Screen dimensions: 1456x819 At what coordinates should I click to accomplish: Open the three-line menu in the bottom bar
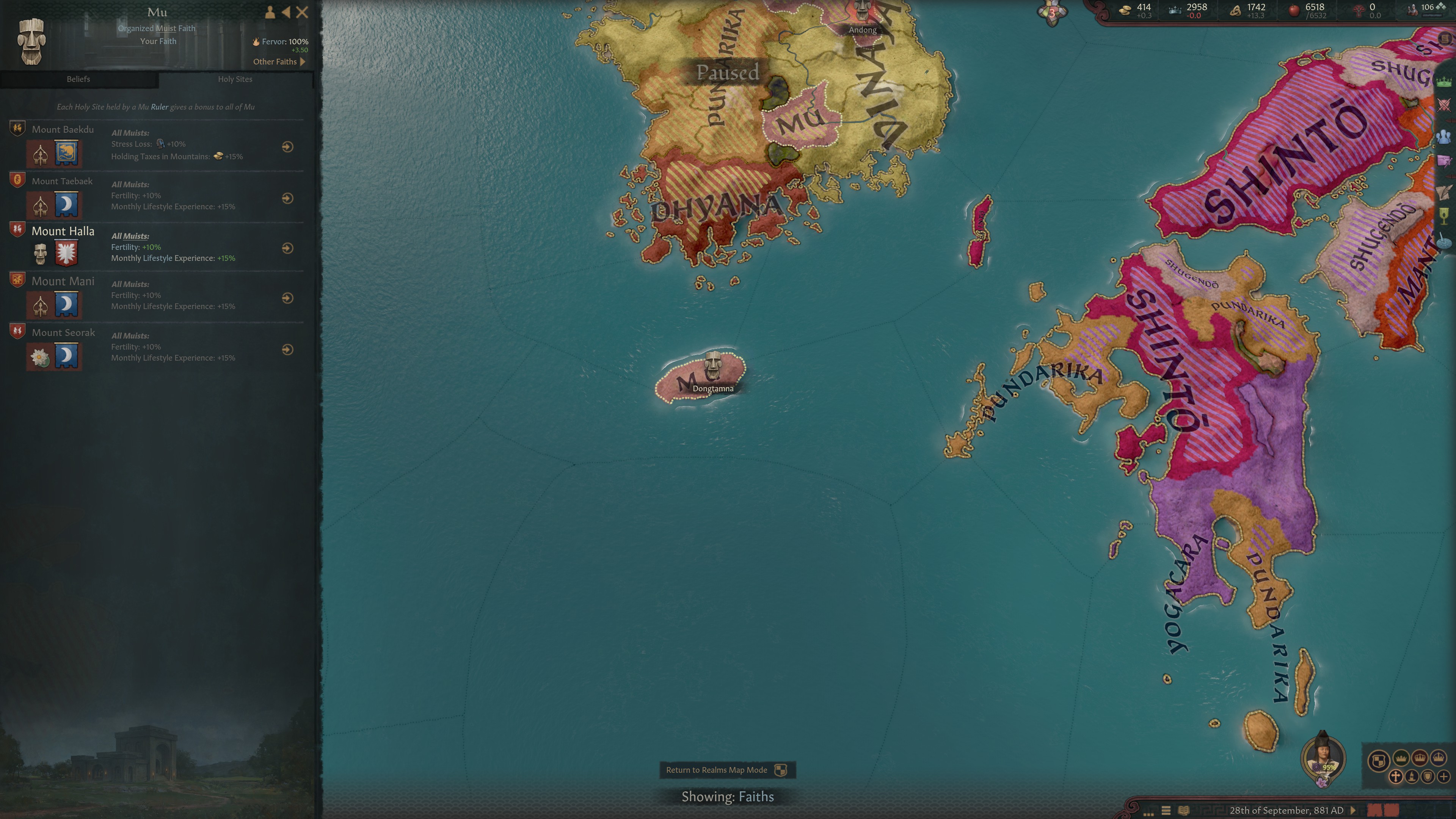coord(1166,810)
